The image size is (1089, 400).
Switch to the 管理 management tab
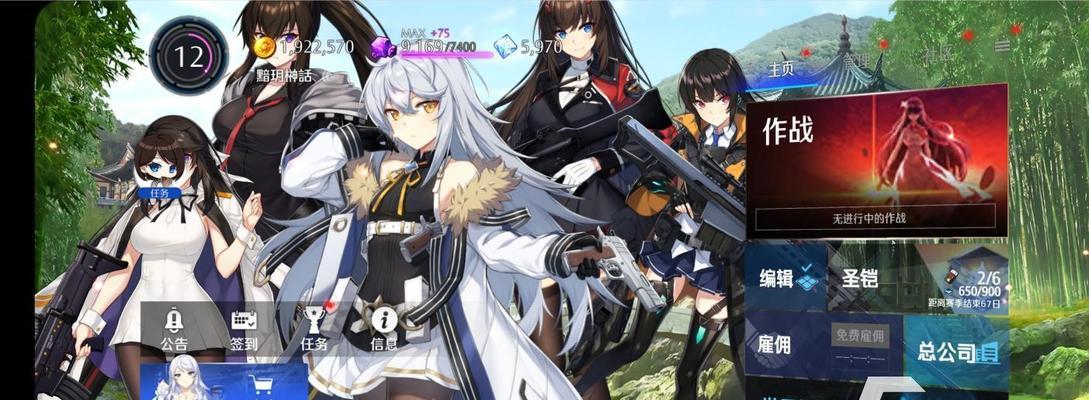pos(857,60)
